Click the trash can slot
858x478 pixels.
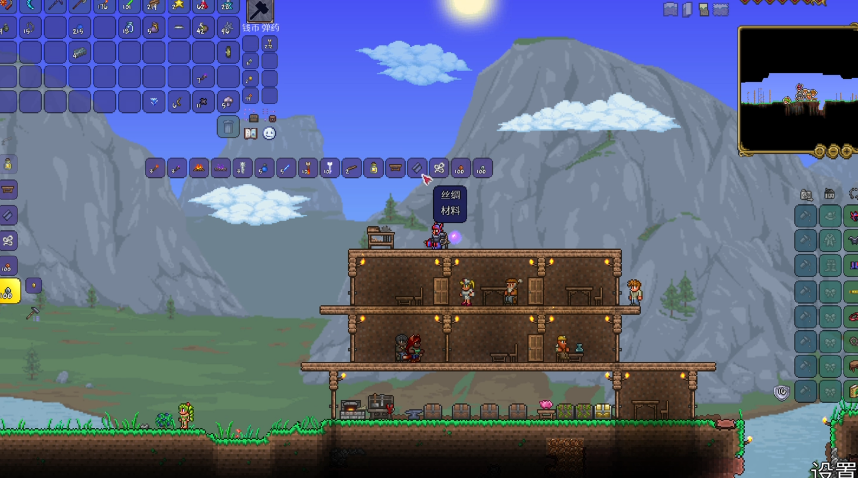pos(228,126)
